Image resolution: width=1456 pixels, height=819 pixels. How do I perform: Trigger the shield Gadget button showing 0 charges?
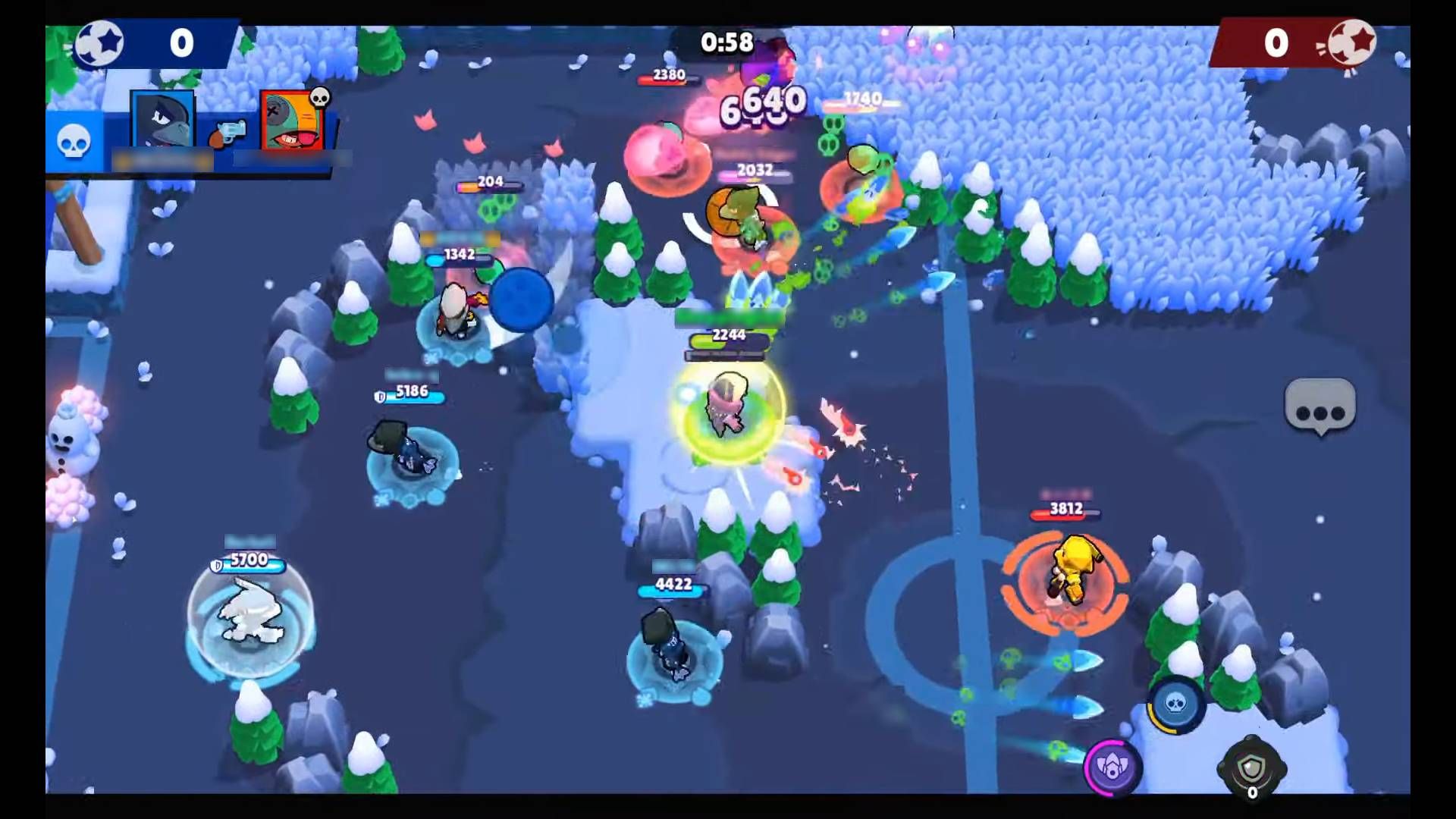[x=1252, y=766]
